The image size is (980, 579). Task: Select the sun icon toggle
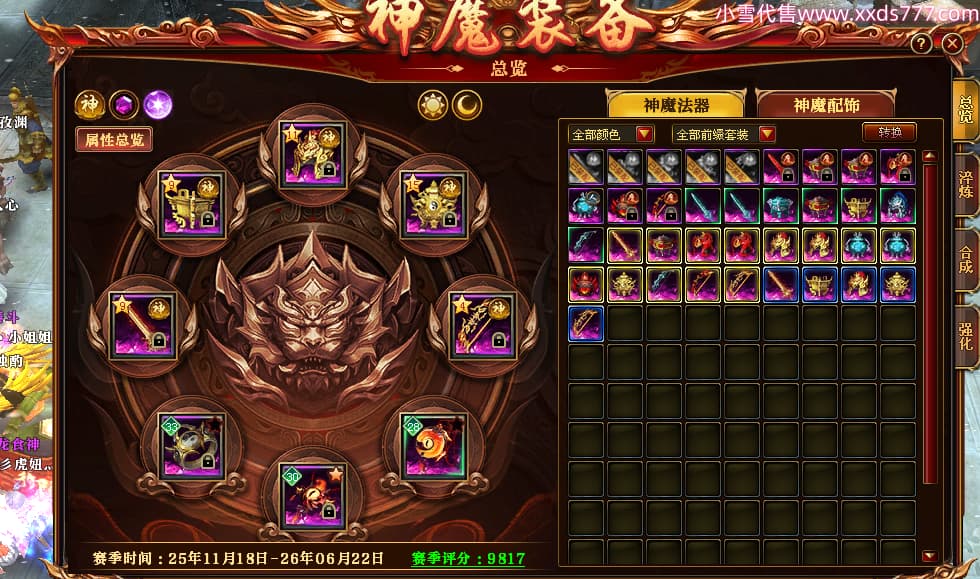[x=433, y=104]
